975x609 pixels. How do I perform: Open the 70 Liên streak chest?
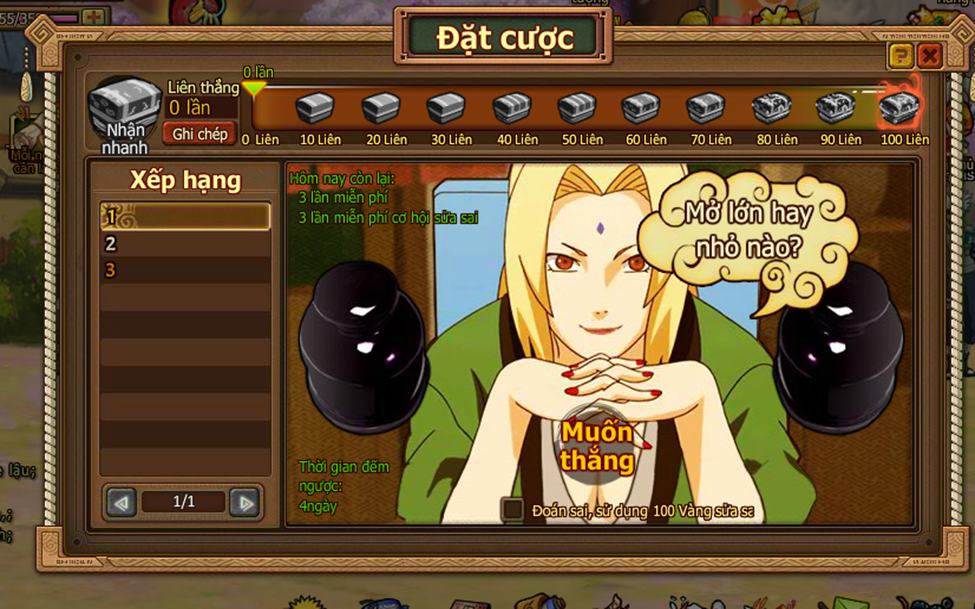706,107
